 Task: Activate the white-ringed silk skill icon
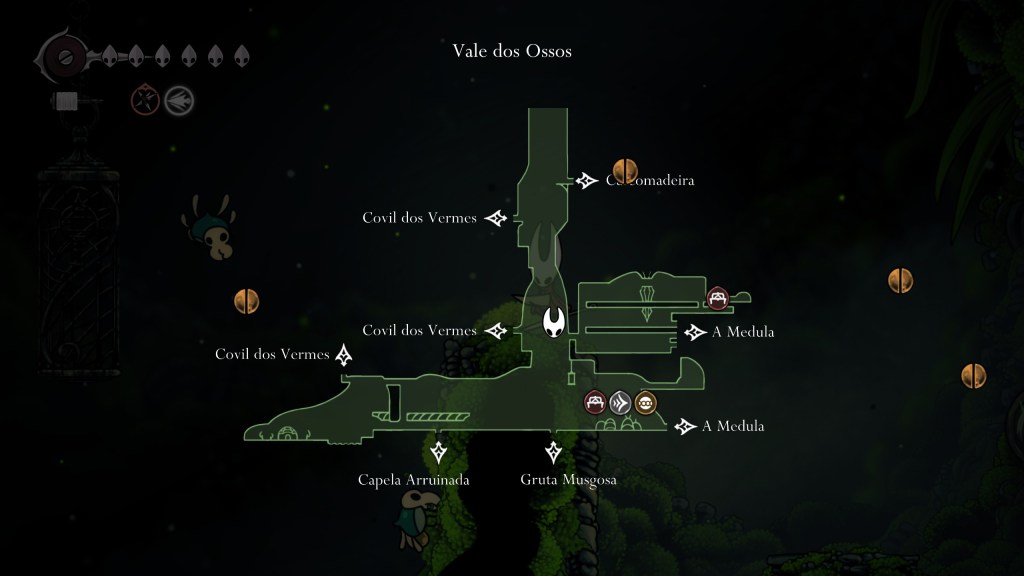click(x=180, y=100)
